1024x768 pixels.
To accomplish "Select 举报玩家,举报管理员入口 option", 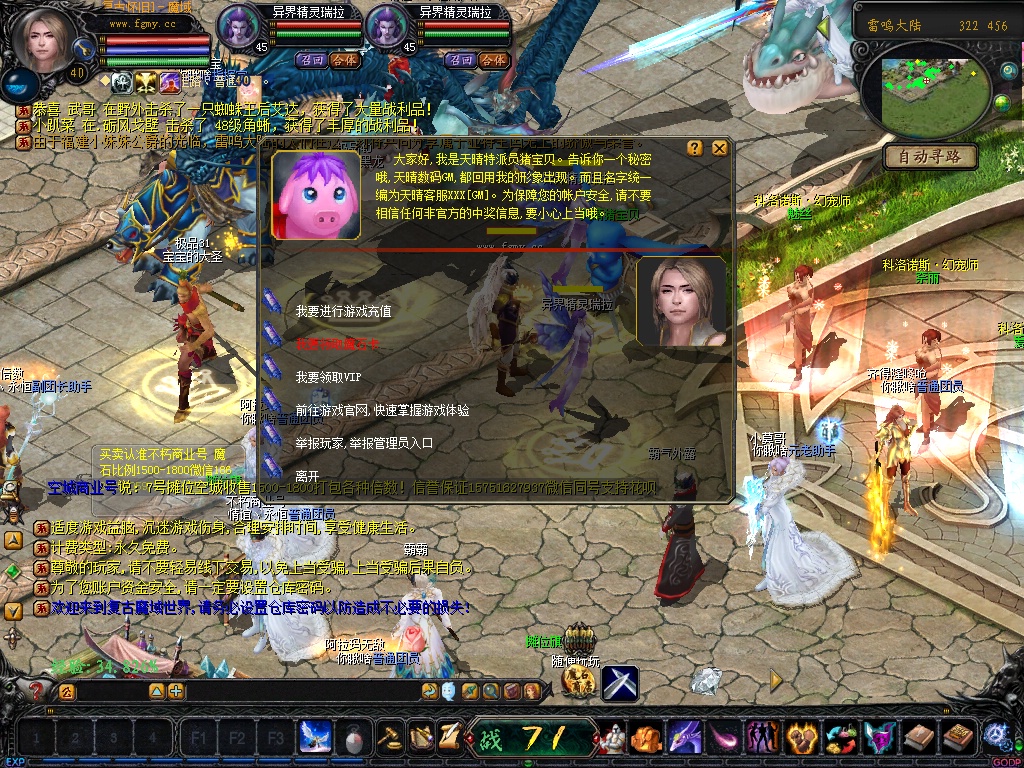I will (x=364, y=443).
